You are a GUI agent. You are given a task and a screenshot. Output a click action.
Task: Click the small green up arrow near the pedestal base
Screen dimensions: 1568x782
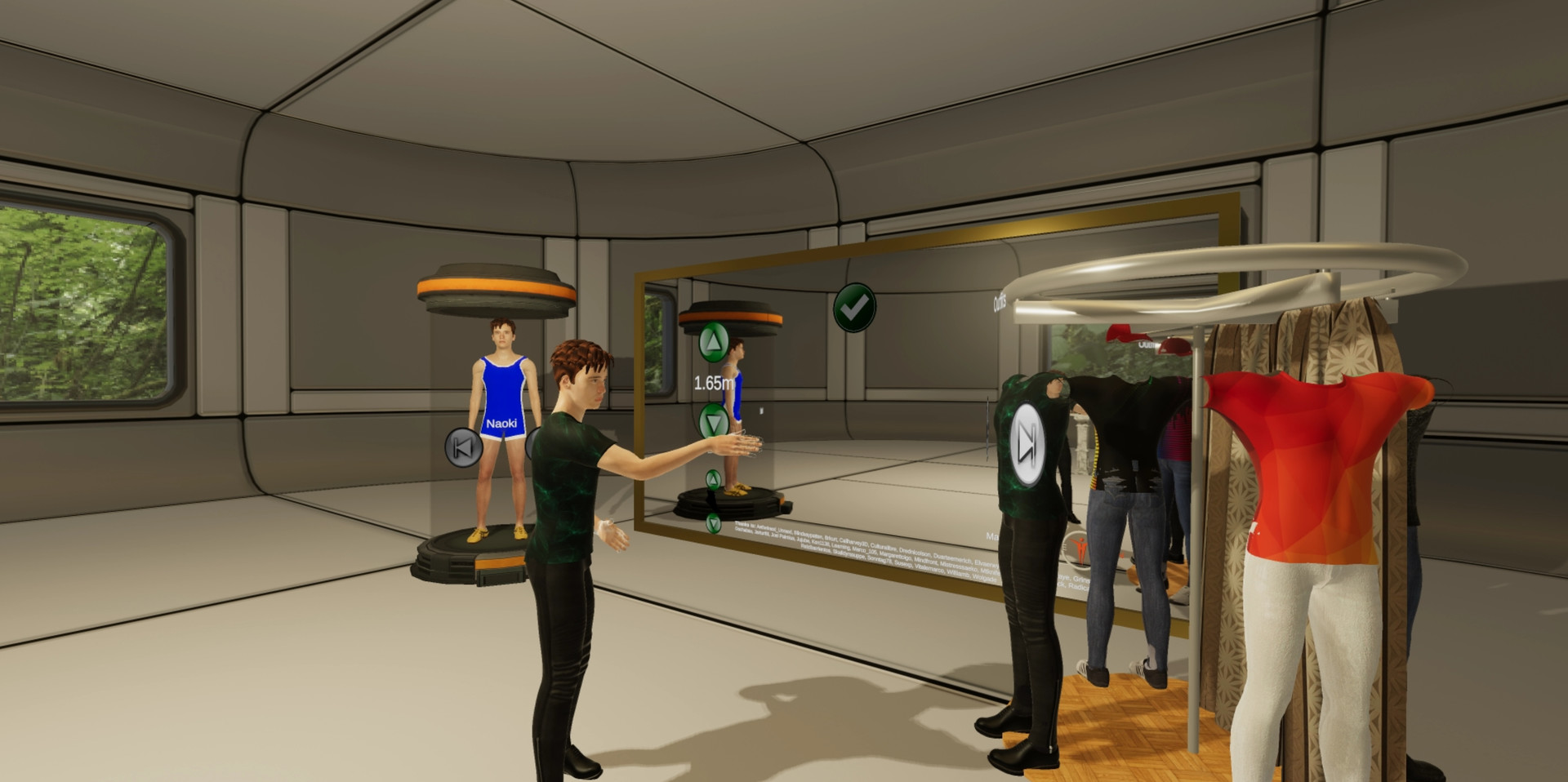(x=713, y=478)
